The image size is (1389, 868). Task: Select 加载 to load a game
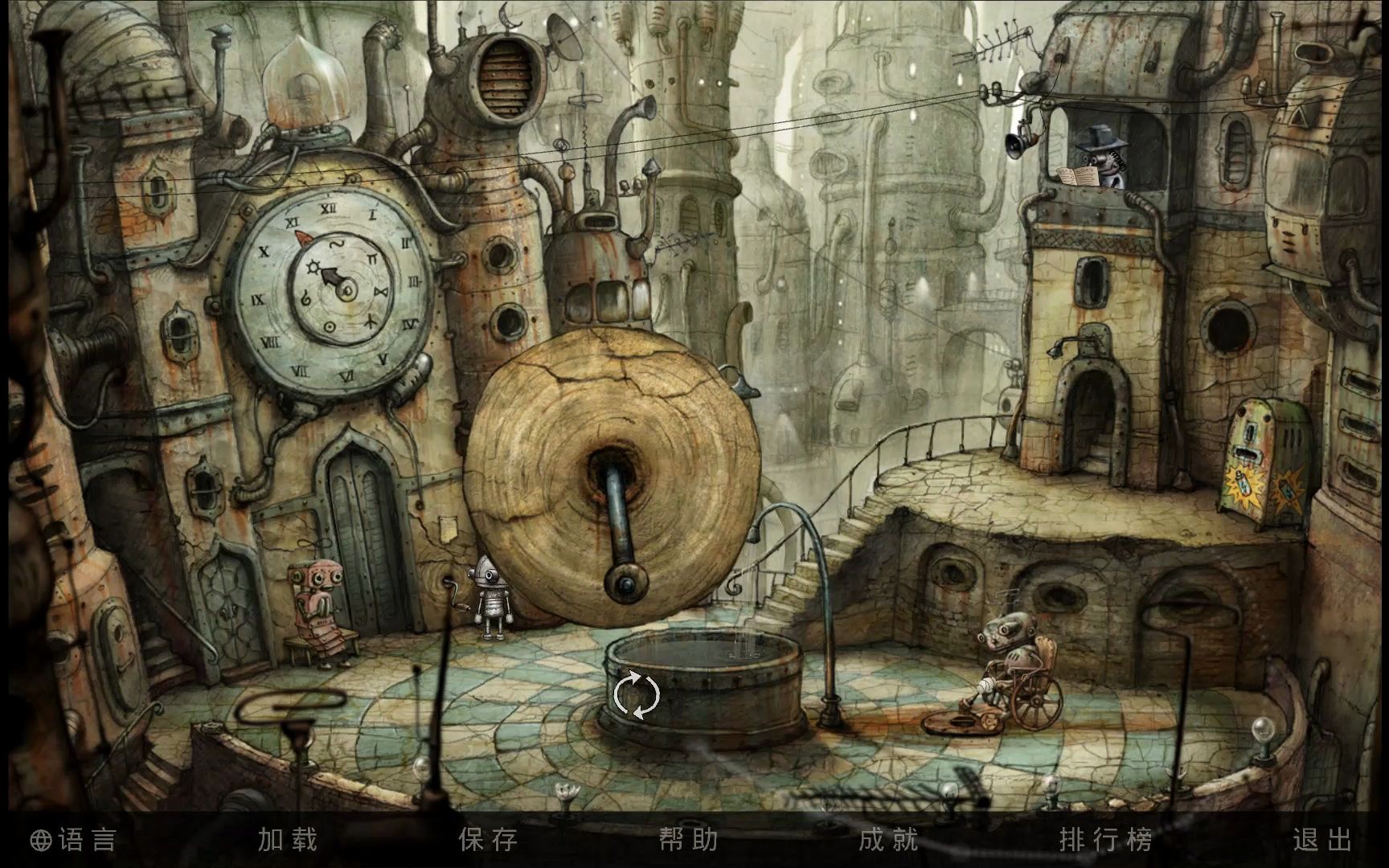[288, 840]
